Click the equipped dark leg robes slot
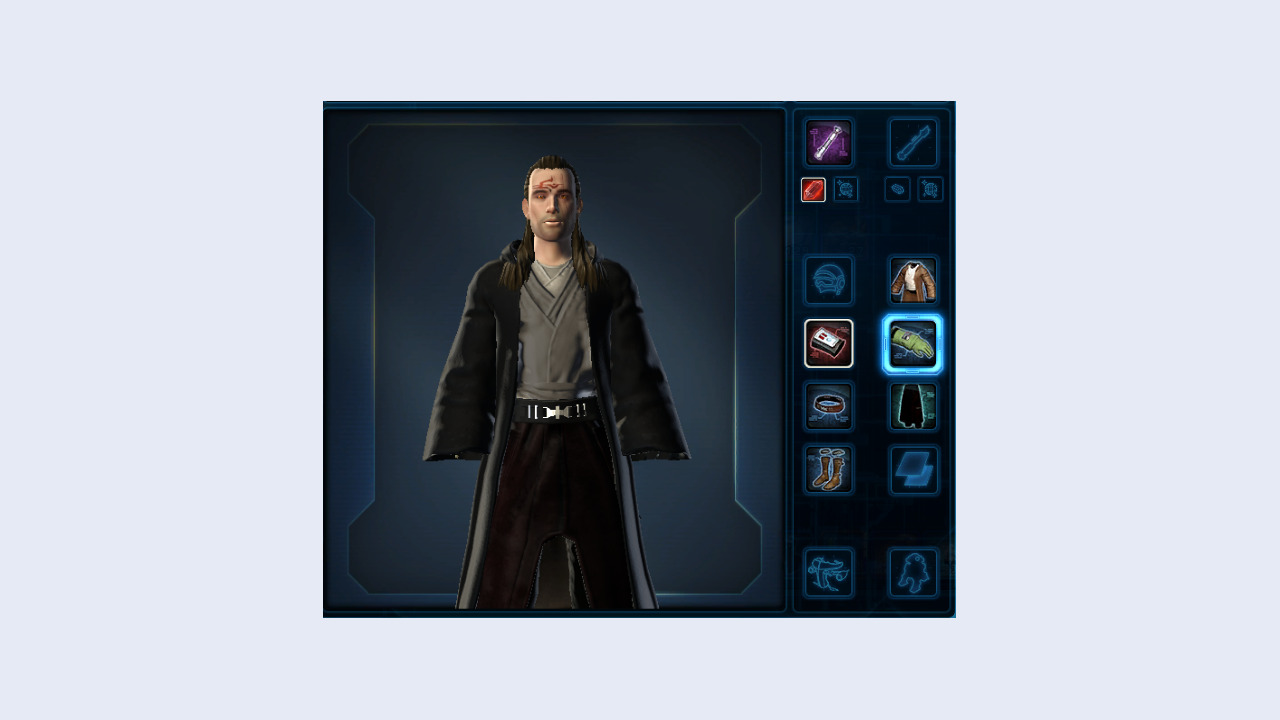 tap(911, 407)
